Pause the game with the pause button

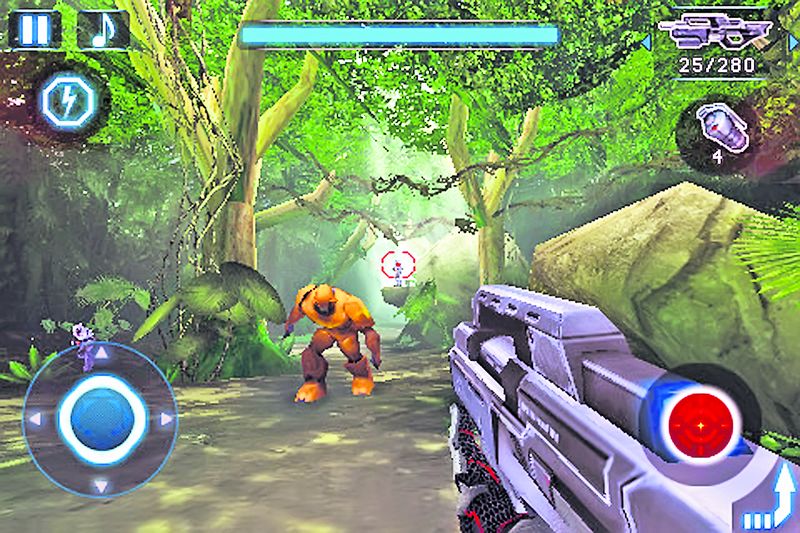pos(34,28)
